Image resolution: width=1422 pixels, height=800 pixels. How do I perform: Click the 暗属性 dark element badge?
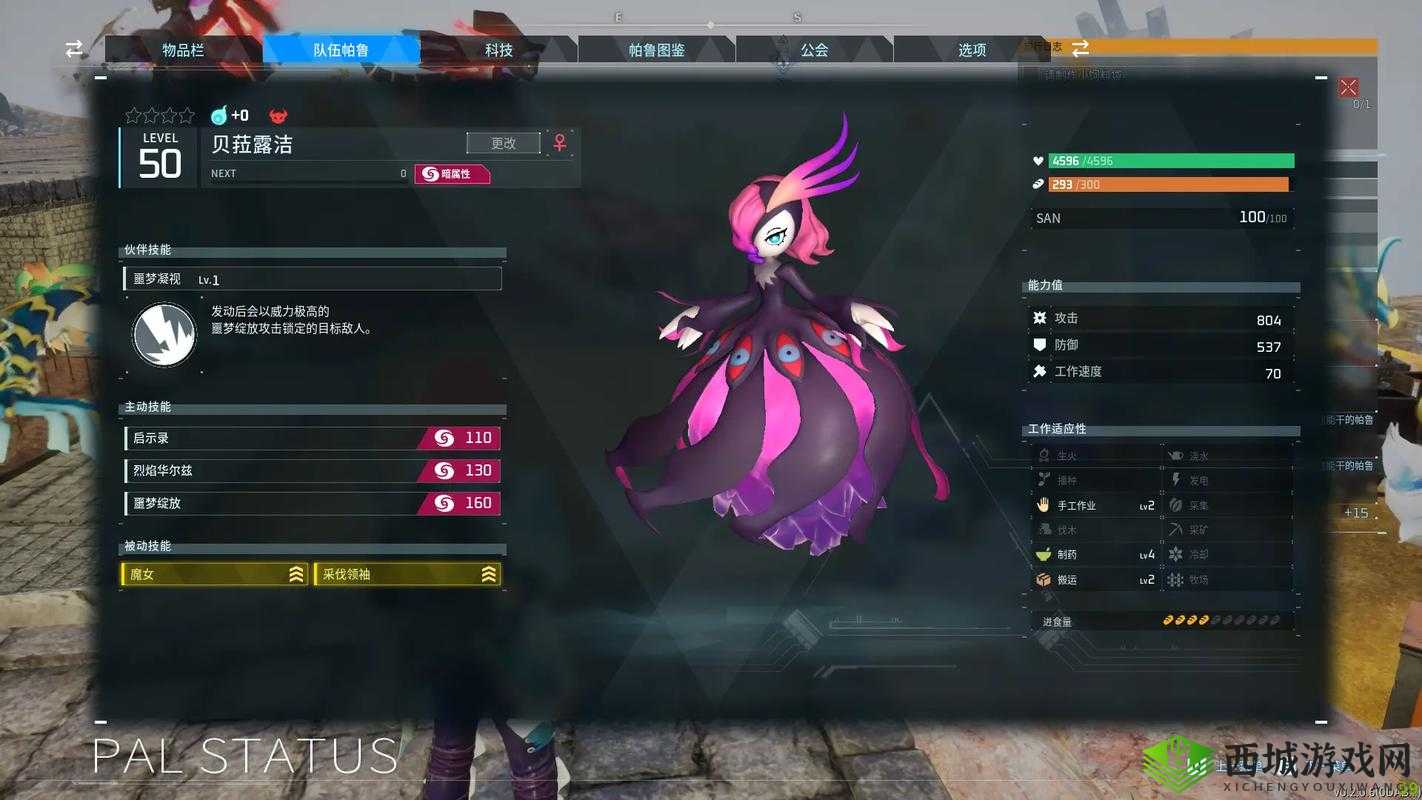pyautogui.click(x=452, y=173)
